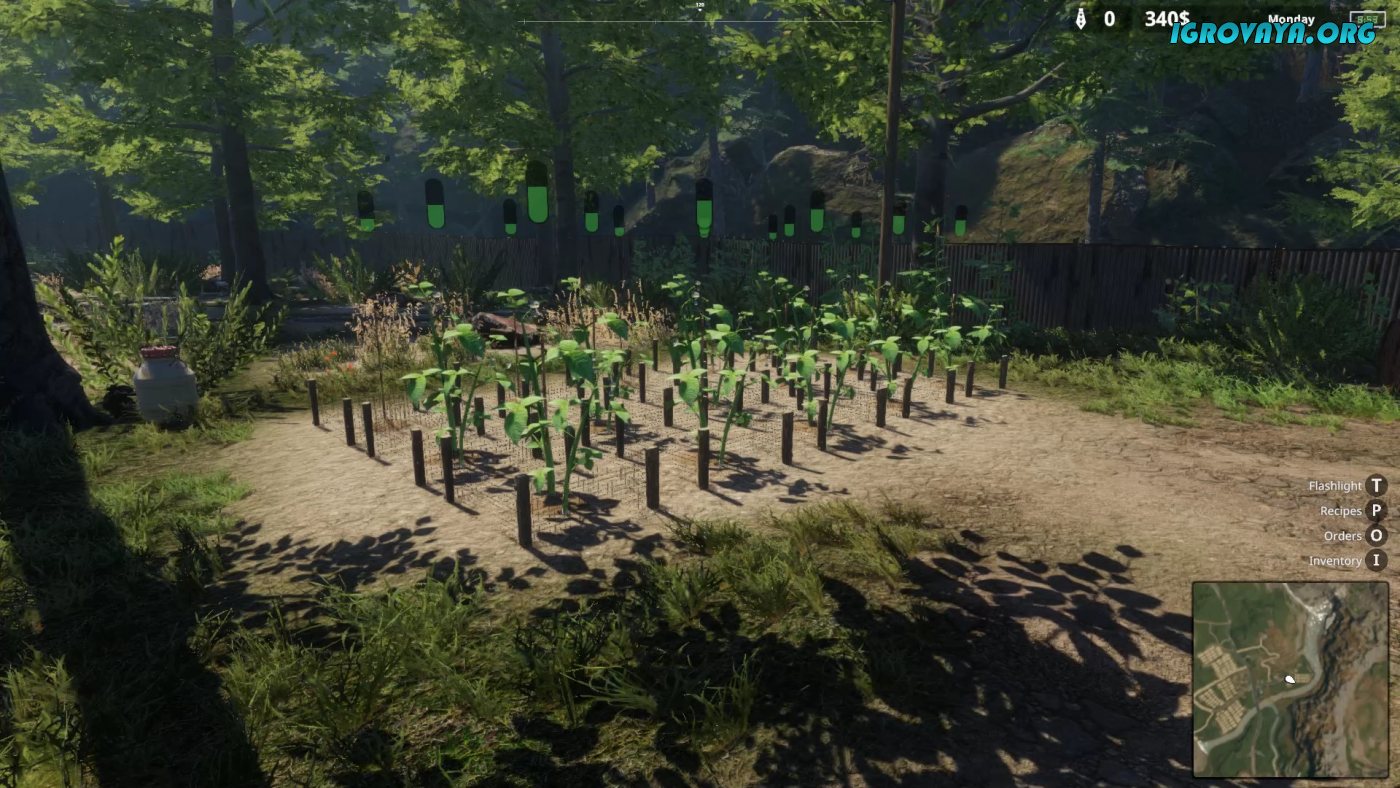Click the IGROVAYA.ORG watermark
The height and width of the screenshot is (788, 1400).
tap(1273, 33)
